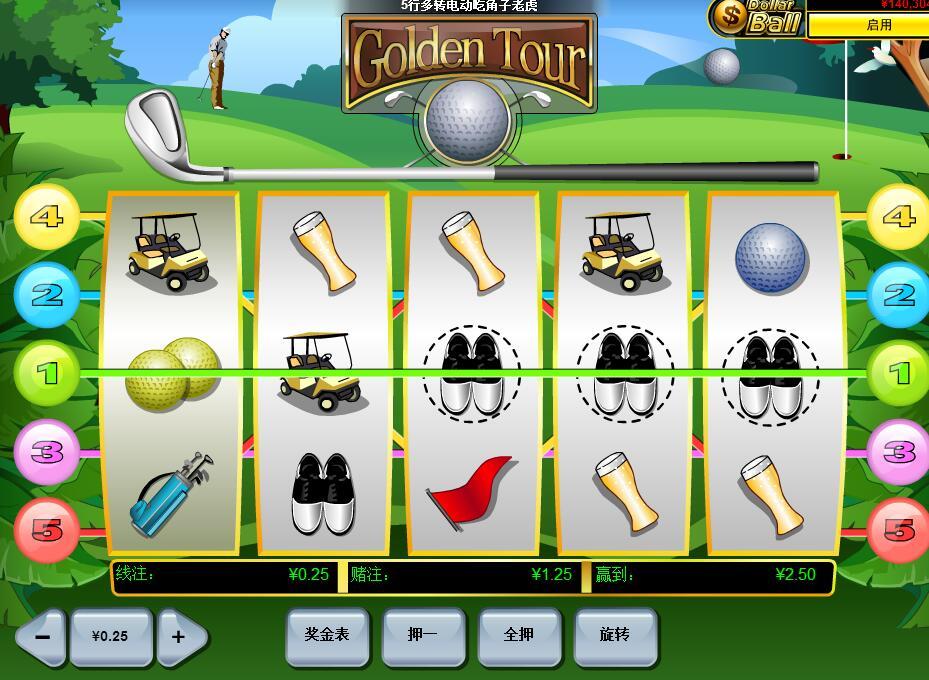Increase the line bet with the plus button
929x680 pixels.
pos(180,637)
